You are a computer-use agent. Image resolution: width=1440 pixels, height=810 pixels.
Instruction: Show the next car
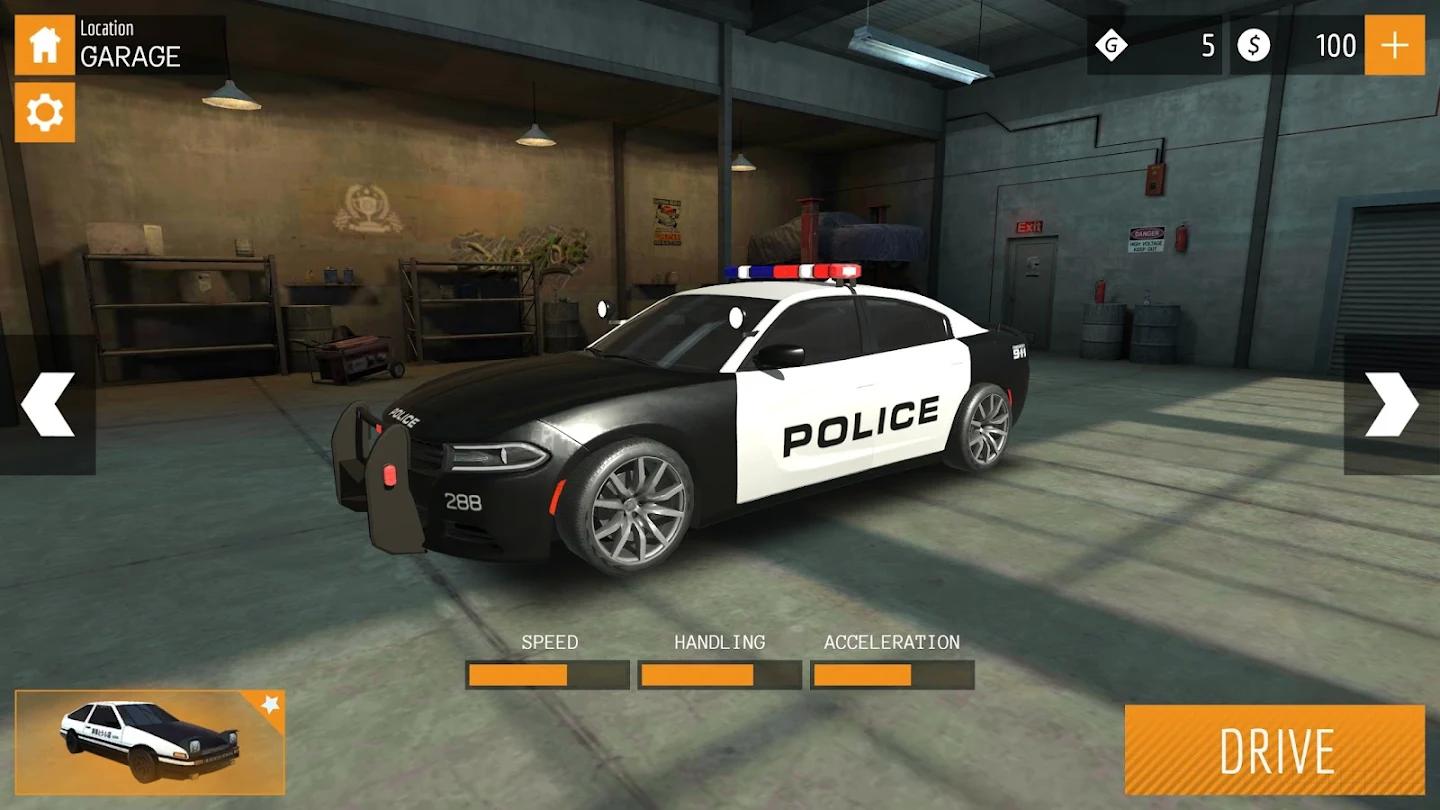[1391, 404]
